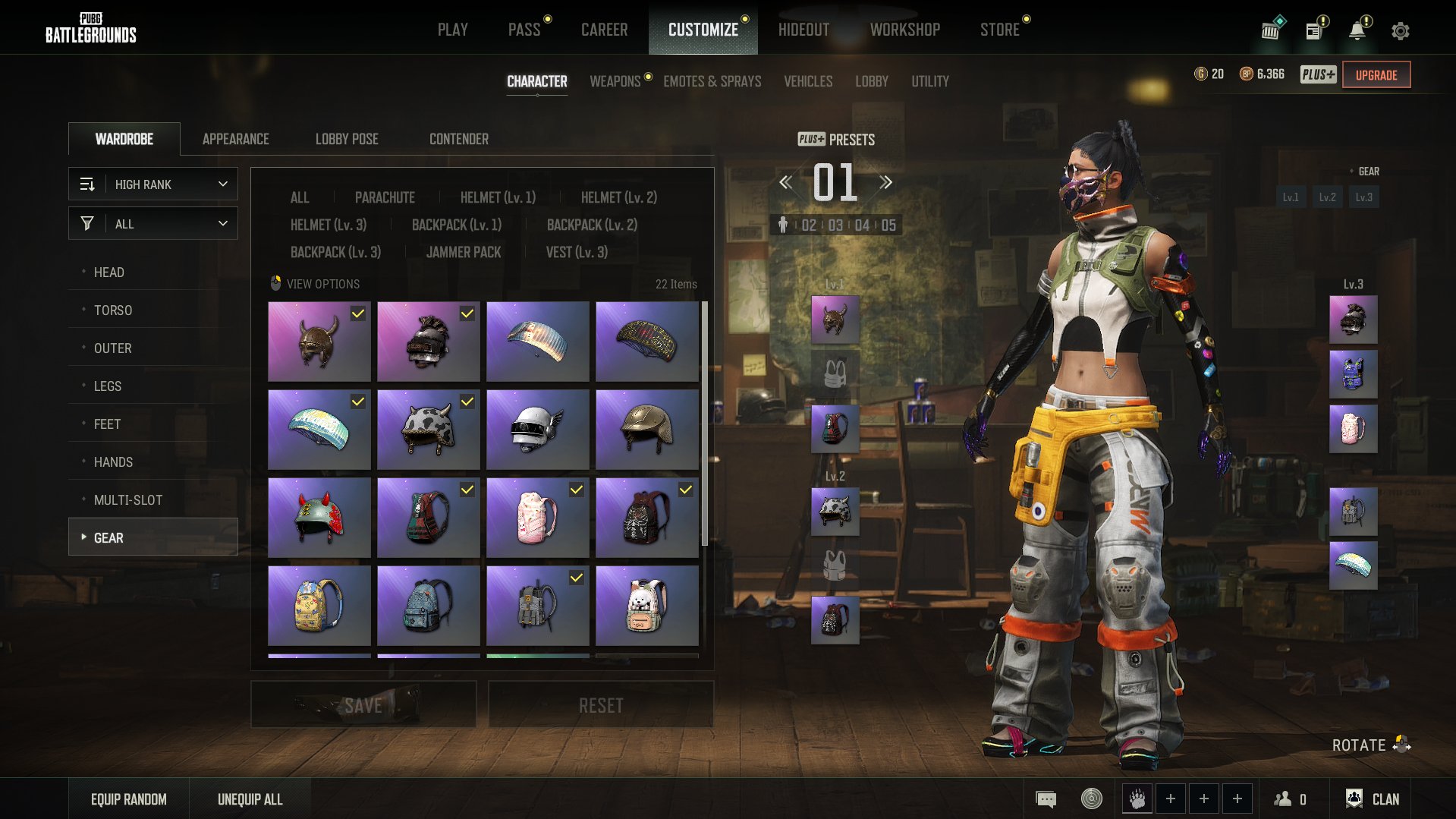Click UNEQUIP ALL
Screen dimensions: 1456x819
[250, 799]
